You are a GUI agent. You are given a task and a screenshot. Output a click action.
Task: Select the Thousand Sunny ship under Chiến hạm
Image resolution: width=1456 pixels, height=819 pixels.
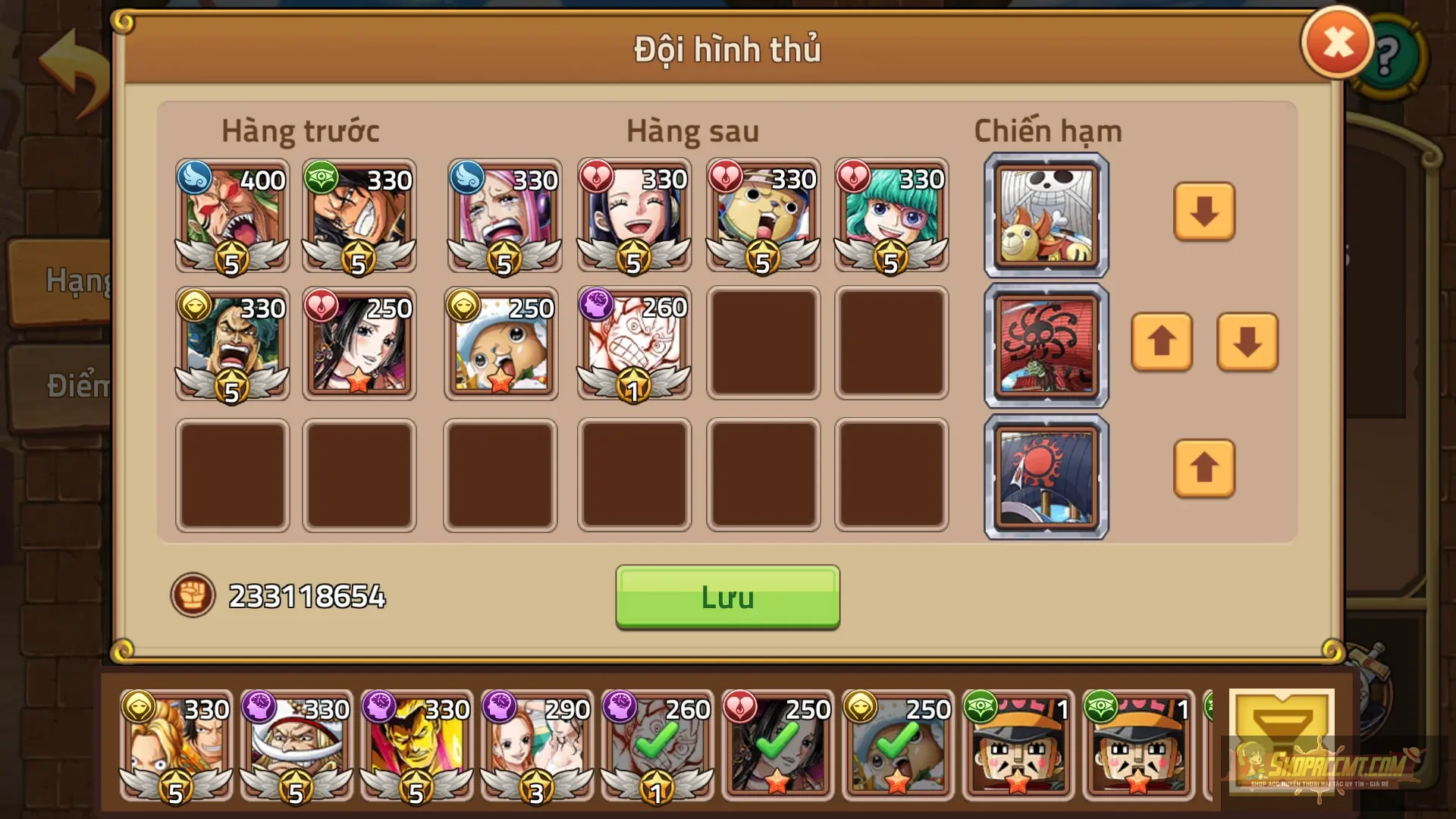click(1045, 215)
